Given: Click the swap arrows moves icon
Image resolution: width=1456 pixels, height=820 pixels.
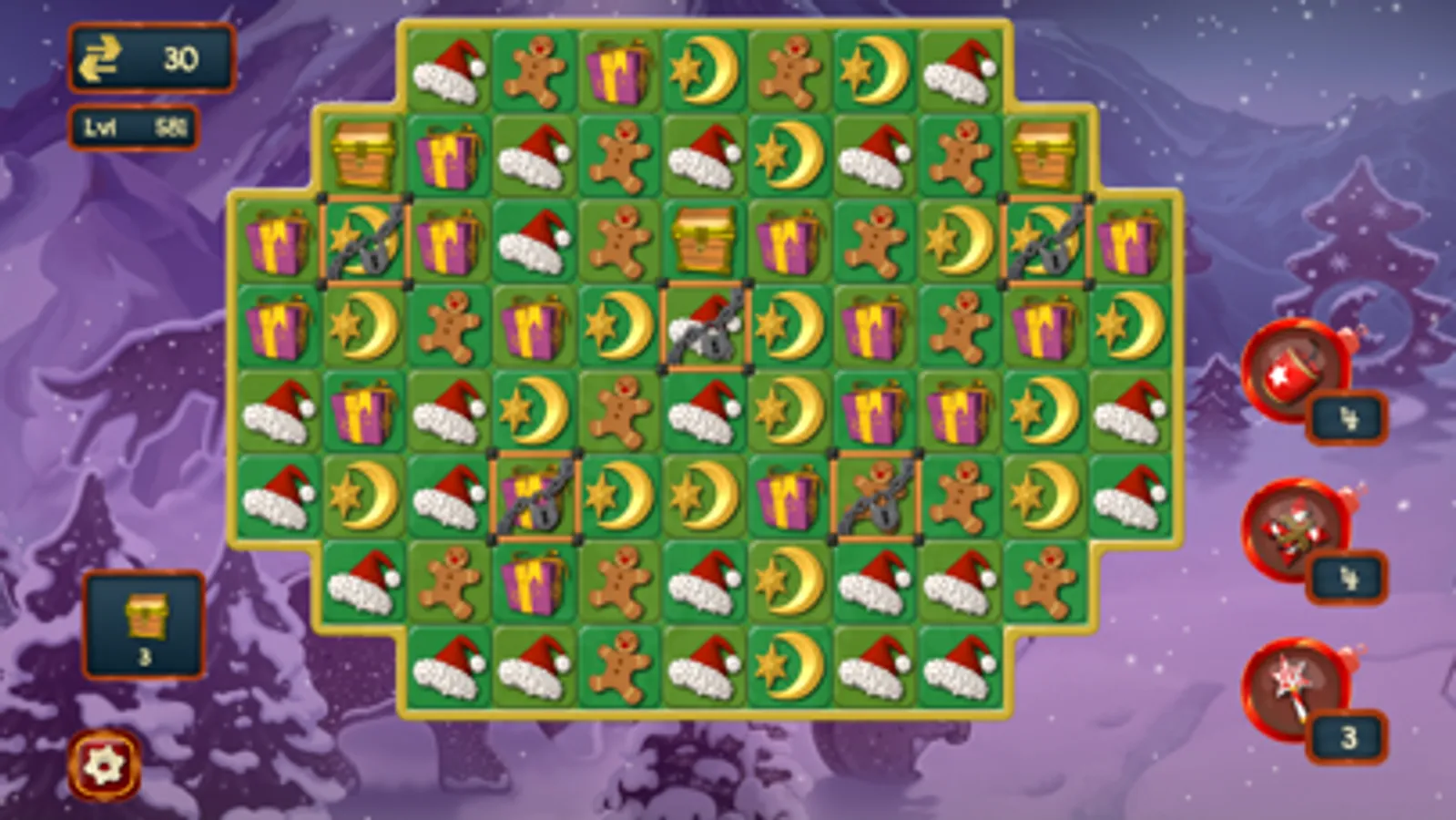Looking at the screenshot, I should tap(107, 57).
